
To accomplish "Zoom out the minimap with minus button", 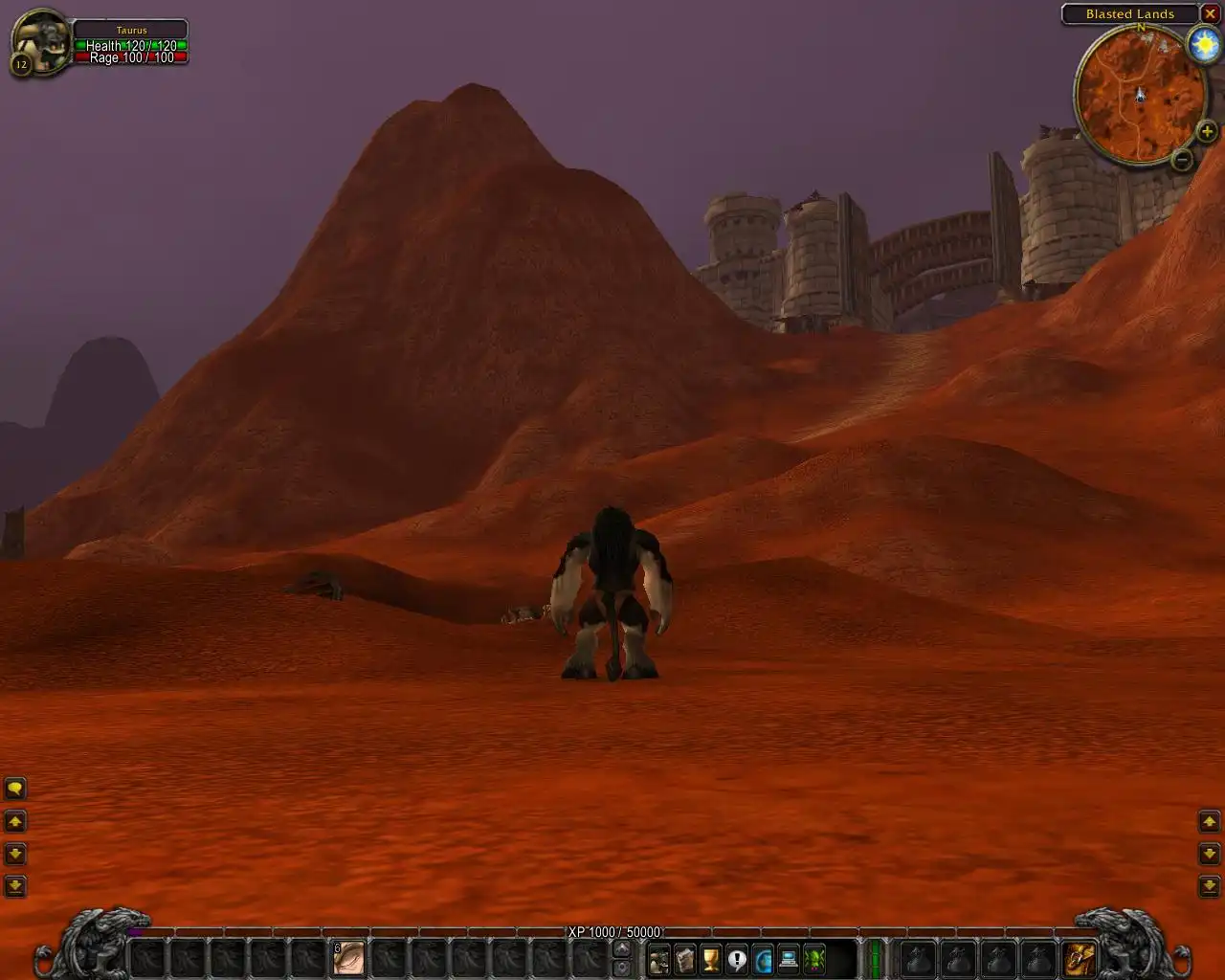I will tap(1183, 160).
